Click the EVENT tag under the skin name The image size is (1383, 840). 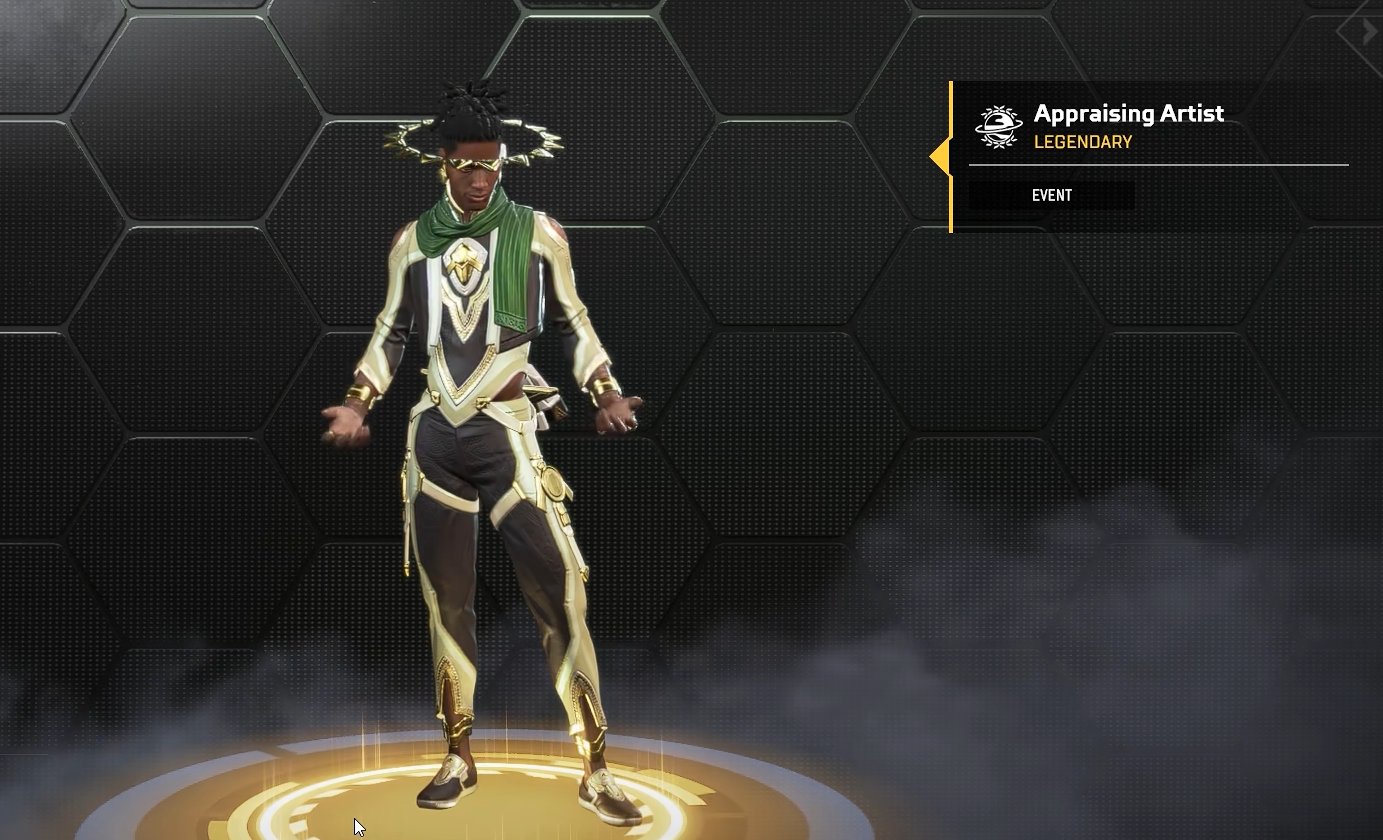(1052, 195)
